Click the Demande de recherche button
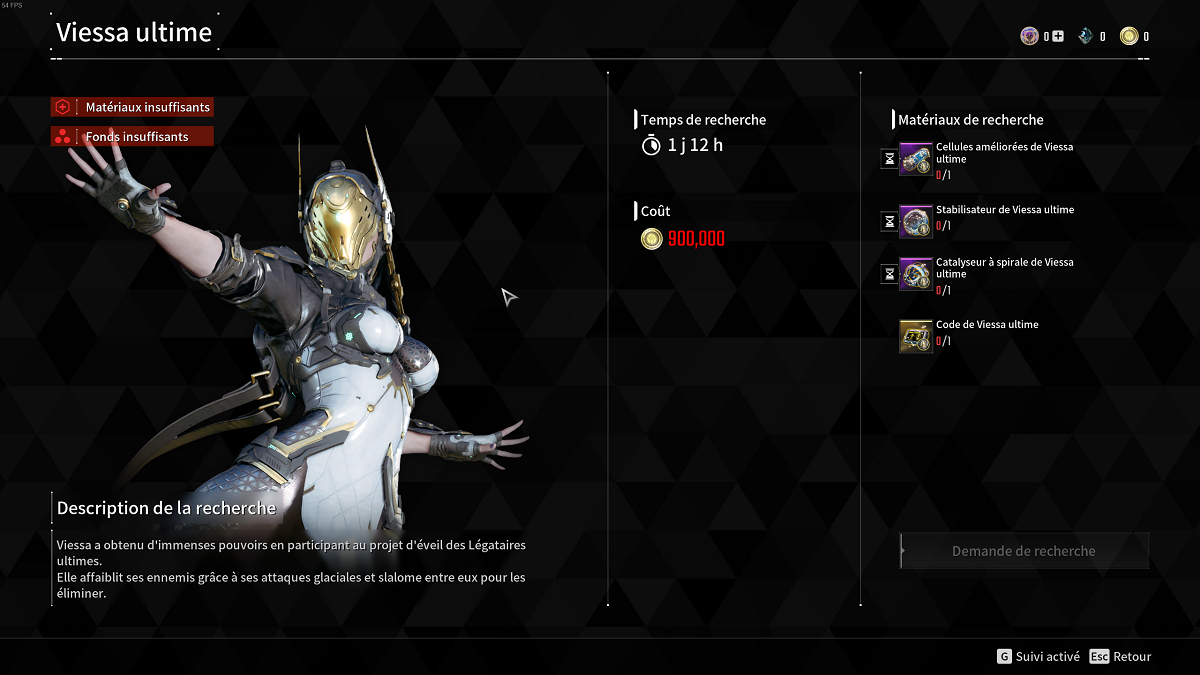 tap(1024, 551)
